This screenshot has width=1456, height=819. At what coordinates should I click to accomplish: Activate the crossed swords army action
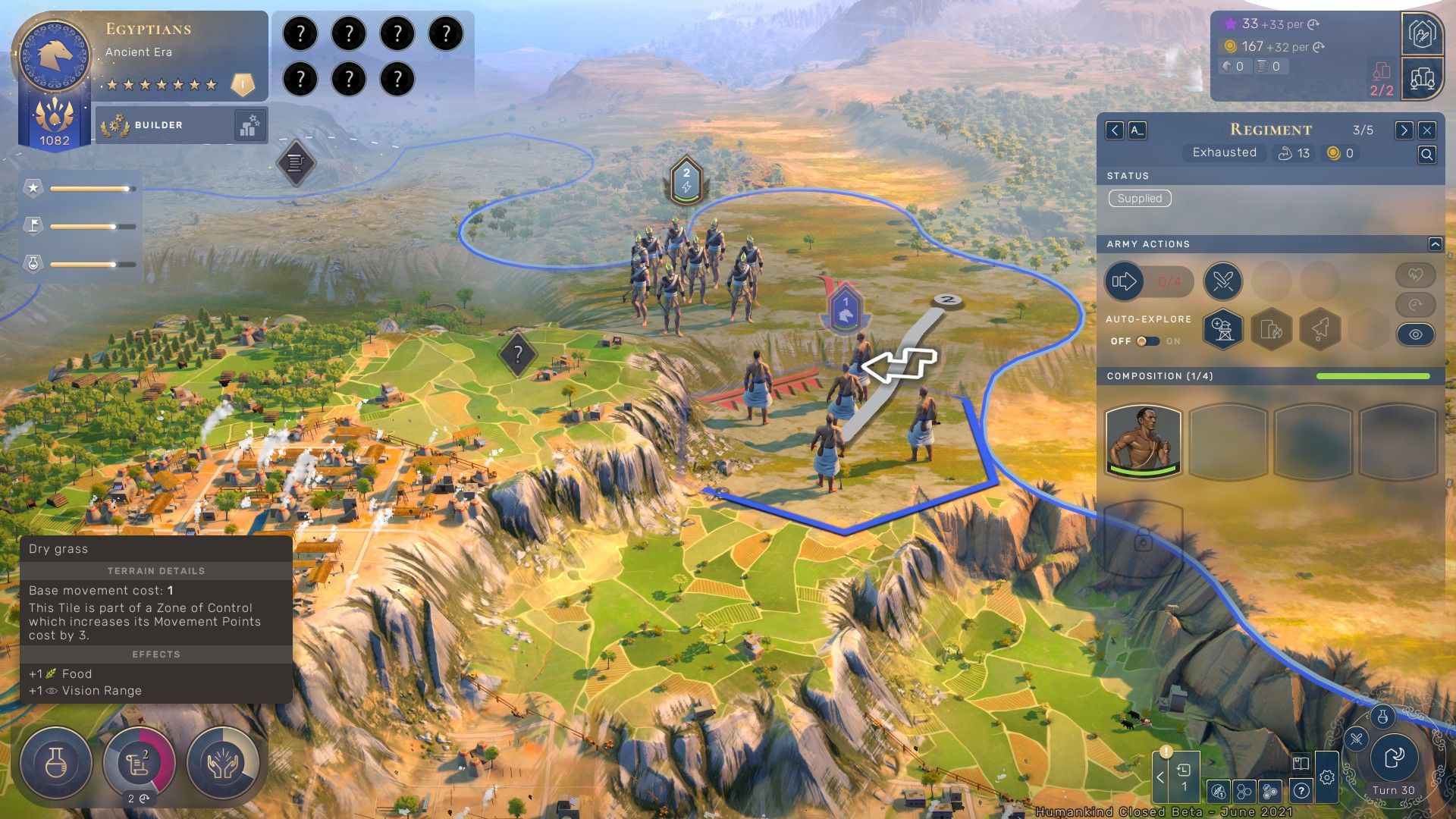coord(1222,282)
